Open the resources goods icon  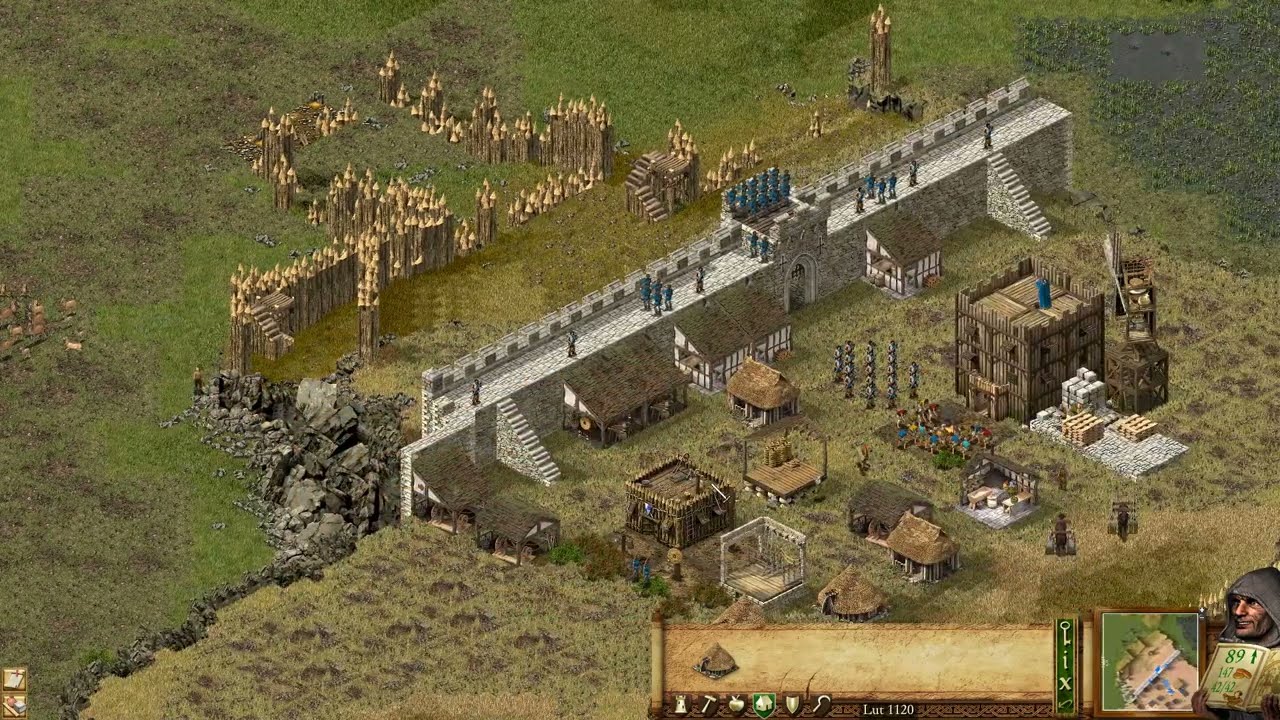click(14, 704)
